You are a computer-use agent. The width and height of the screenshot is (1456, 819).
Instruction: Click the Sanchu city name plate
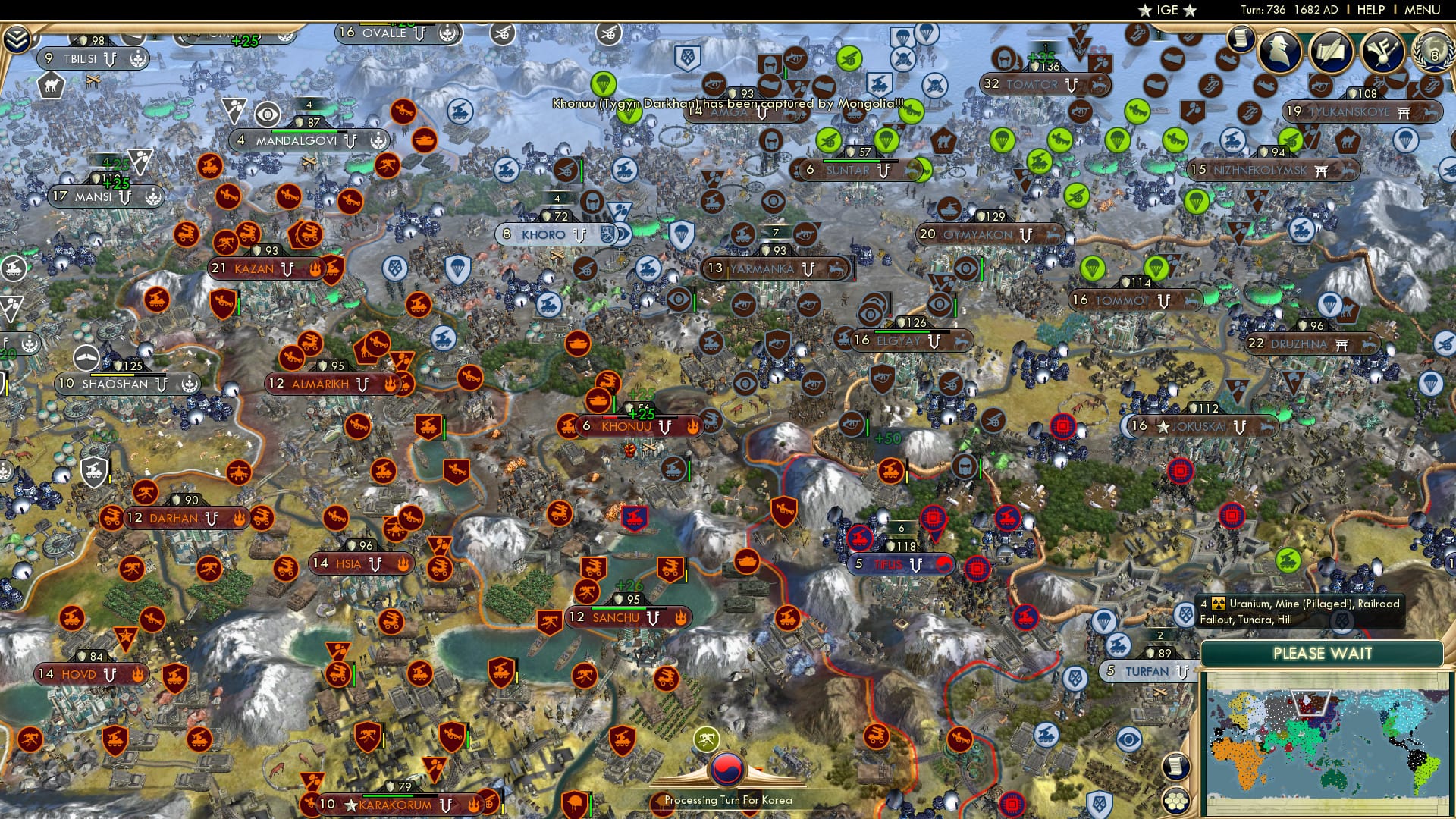tap(616, 618)
